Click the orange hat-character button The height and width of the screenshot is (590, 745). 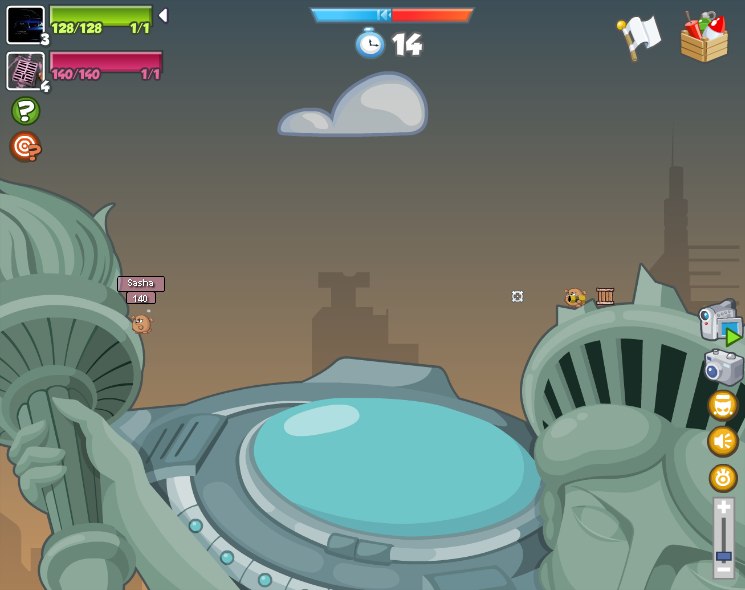click(723, 405)
